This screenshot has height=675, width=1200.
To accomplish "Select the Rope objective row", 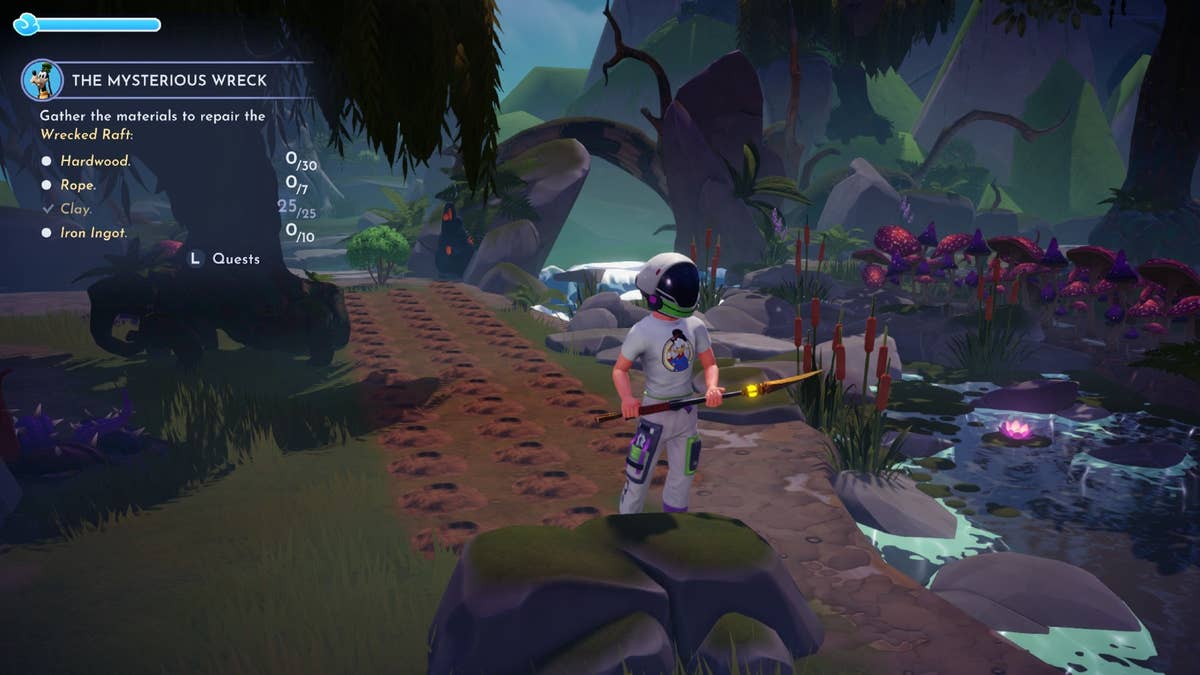I will (78, 185).
